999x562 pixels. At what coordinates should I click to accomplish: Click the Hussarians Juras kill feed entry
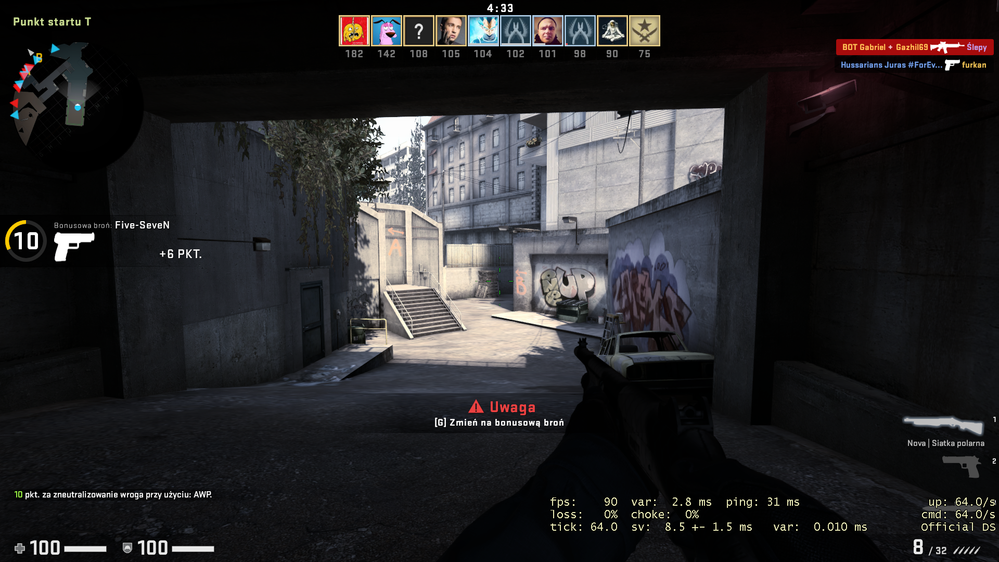[913, 65]
